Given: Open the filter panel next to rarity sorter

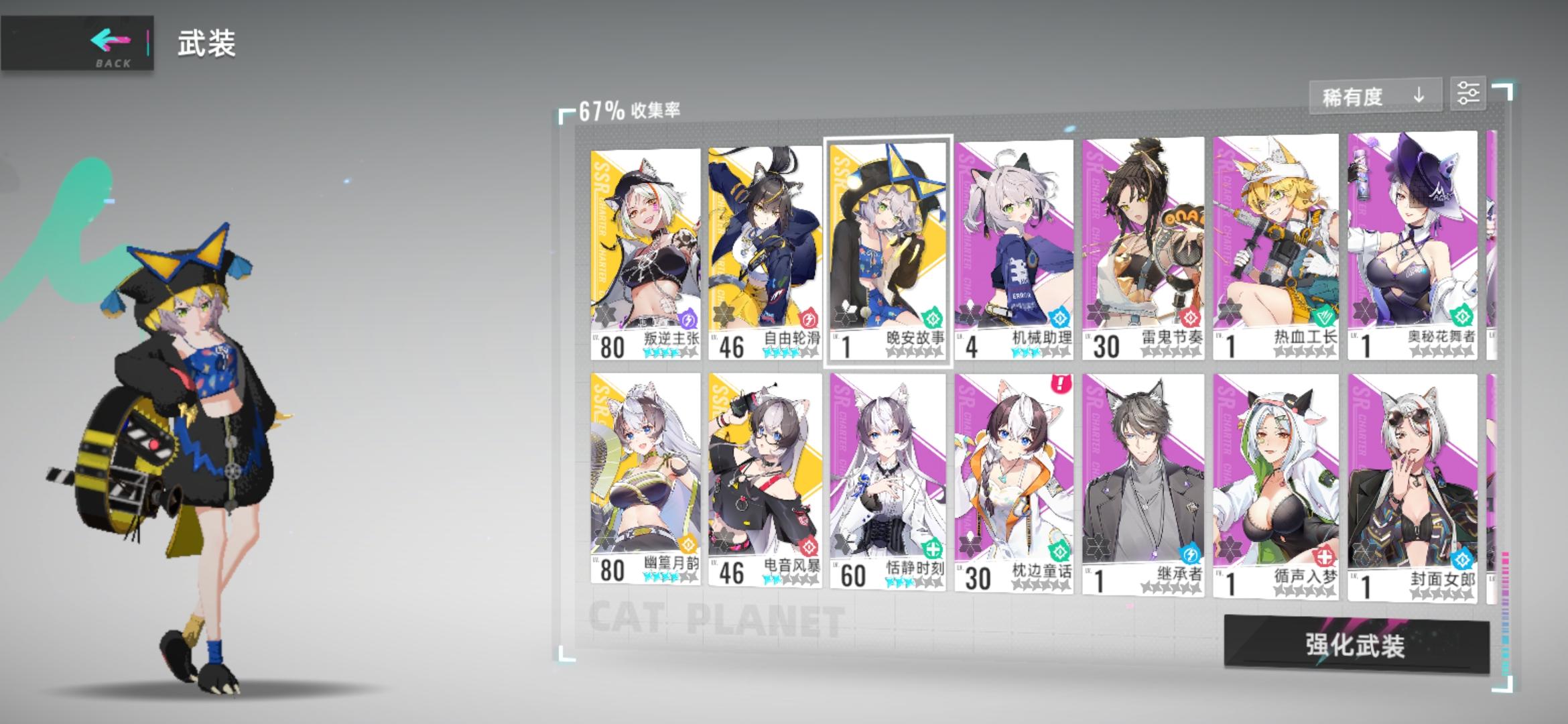Looking at the screenshot, I should point(1469,93).
